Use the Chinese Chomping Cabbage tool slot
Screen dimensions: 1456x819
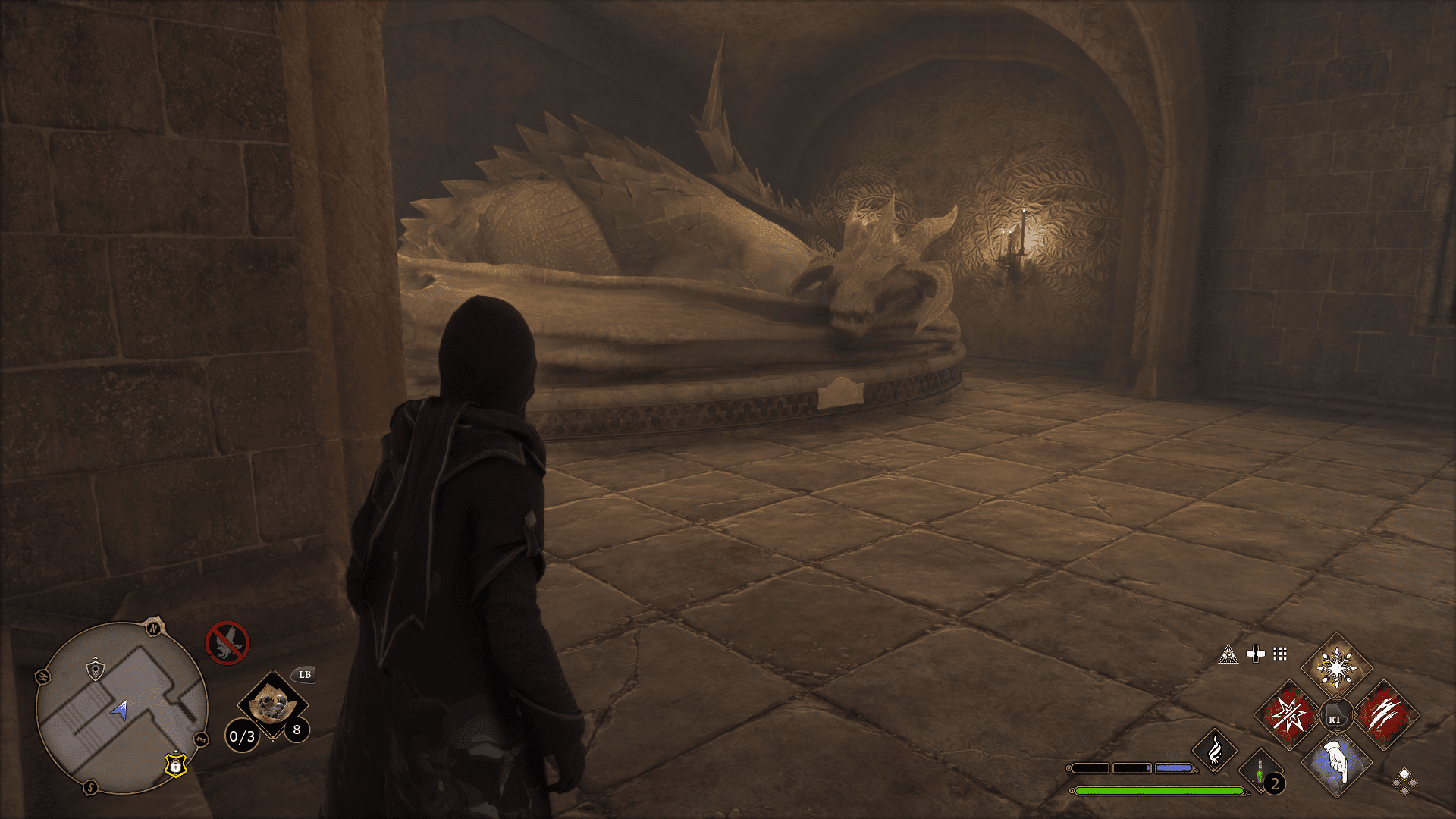[271, 705]
